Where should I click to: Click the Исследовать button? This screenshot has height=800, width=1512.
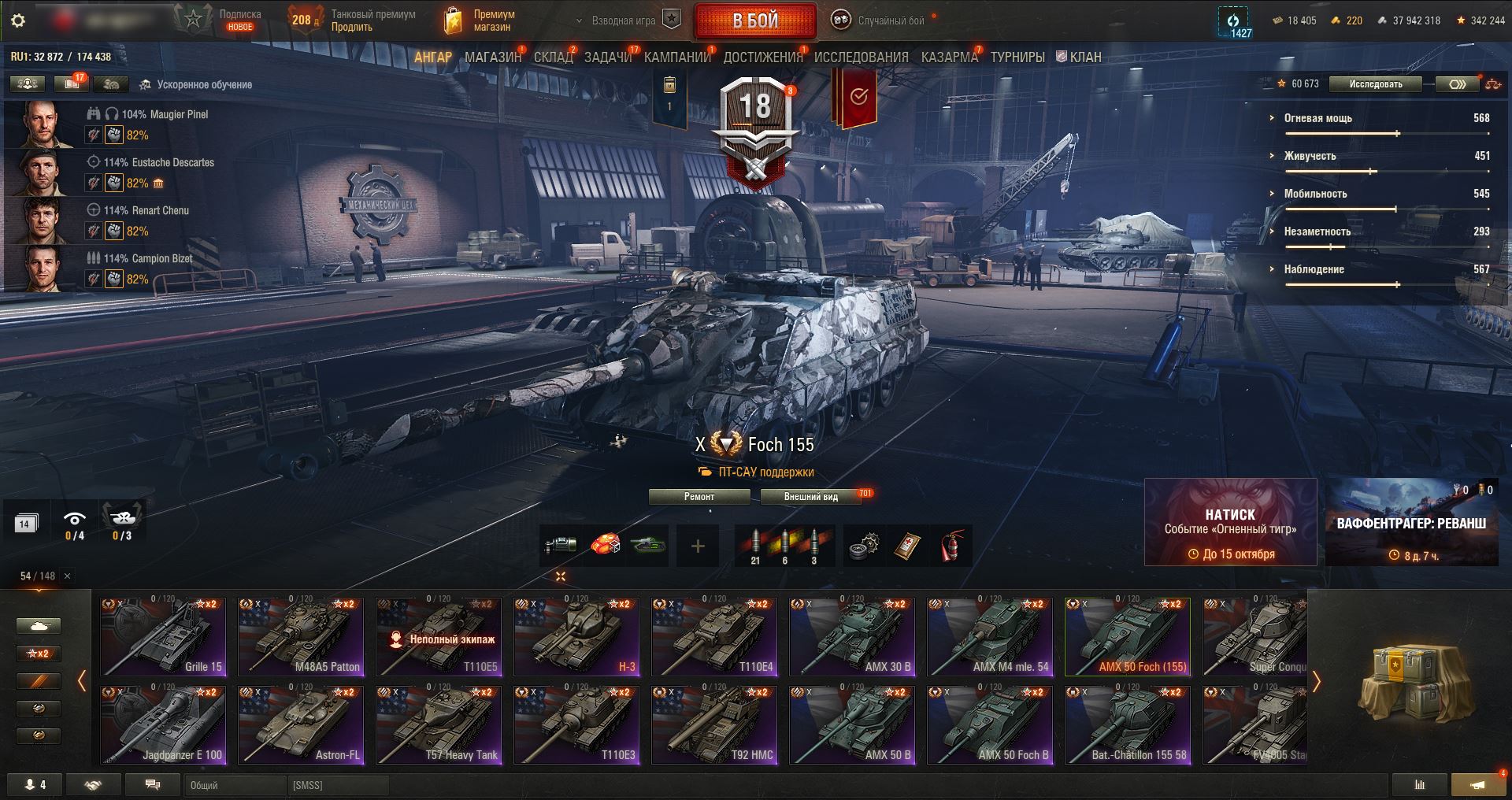point(1375,84)
